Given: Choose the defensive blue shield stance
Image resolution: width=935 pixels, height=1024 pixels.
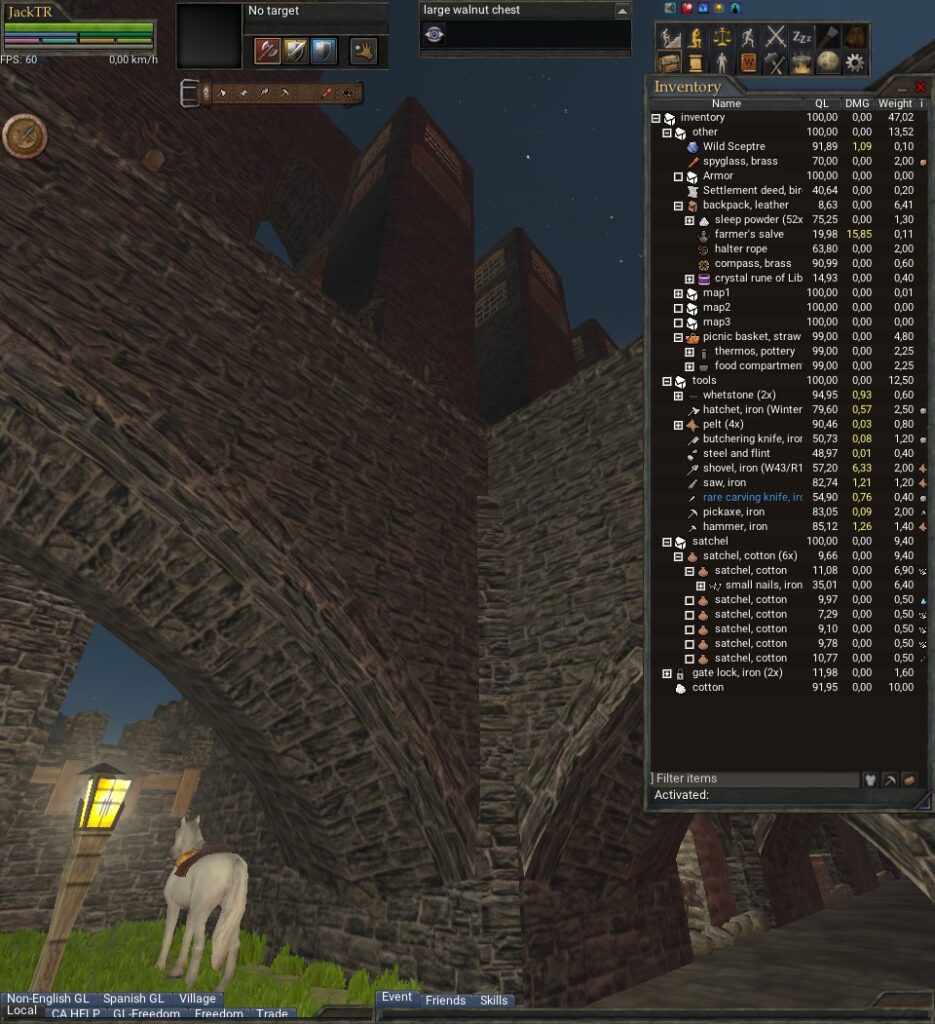Looking at the screenshot, I should pos(323,50).
